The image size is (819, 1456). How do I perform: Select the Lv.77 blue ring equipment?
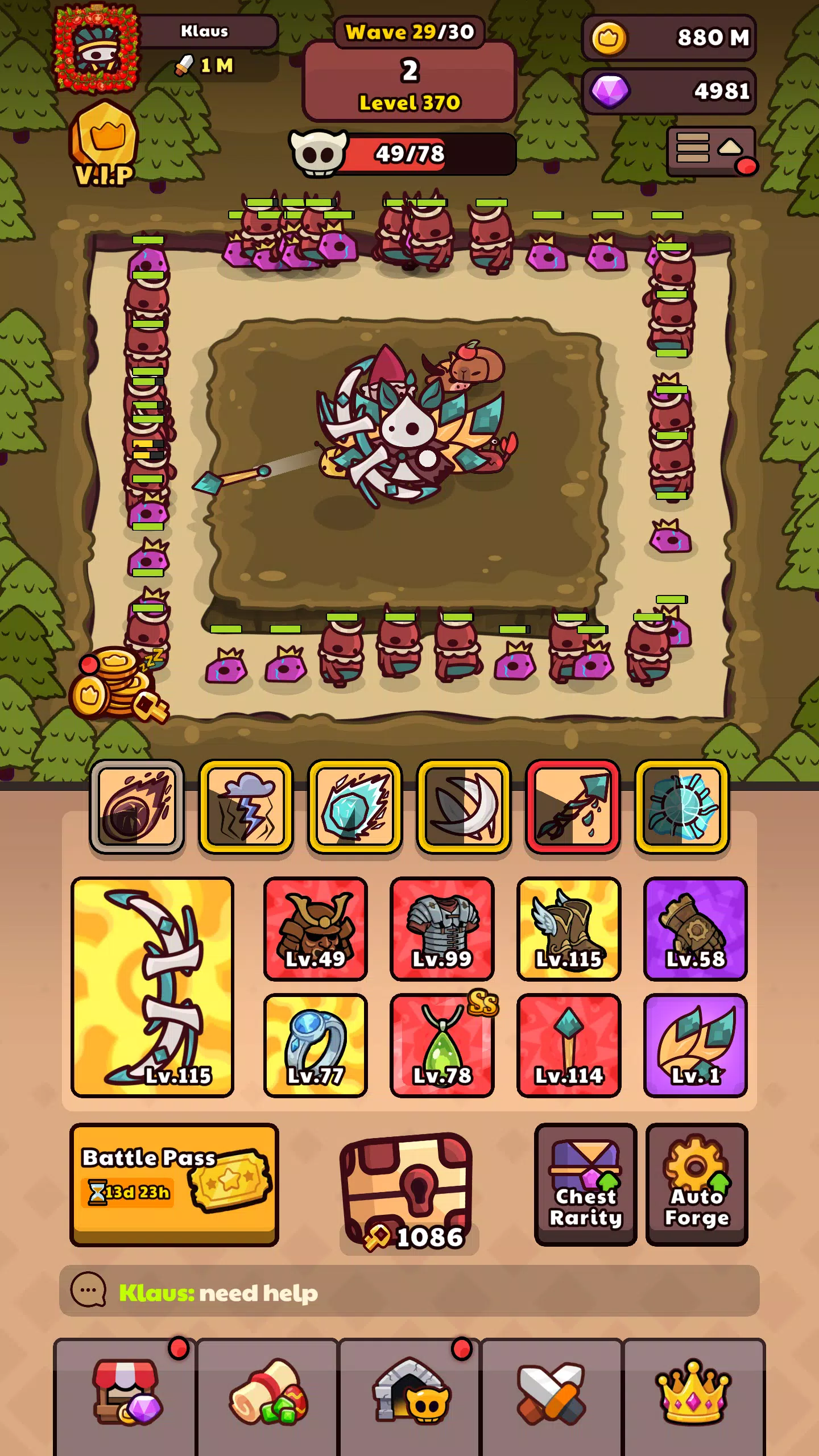316,1045
